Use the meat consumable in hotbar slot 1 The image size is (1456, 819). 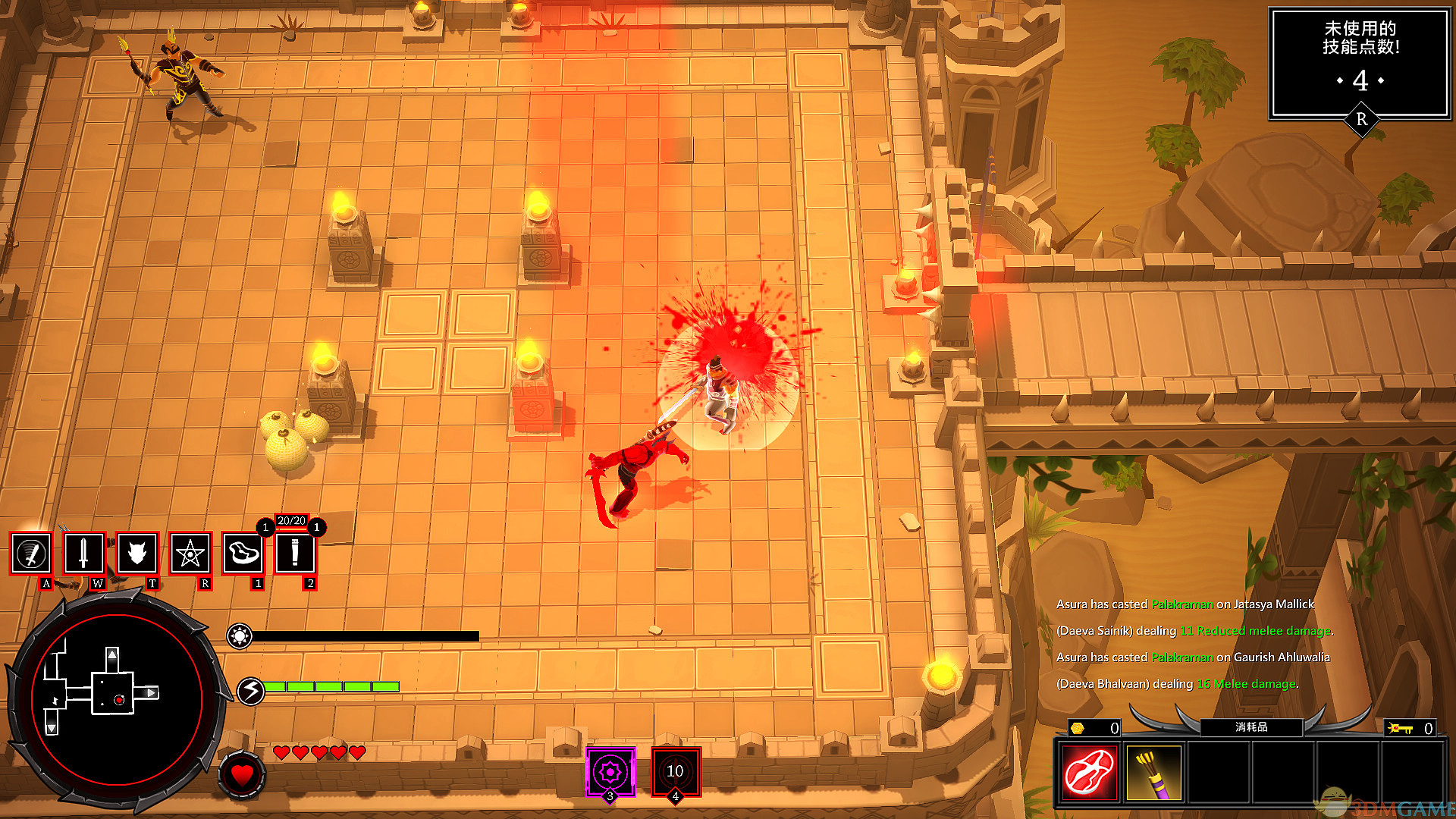(243, 554)
